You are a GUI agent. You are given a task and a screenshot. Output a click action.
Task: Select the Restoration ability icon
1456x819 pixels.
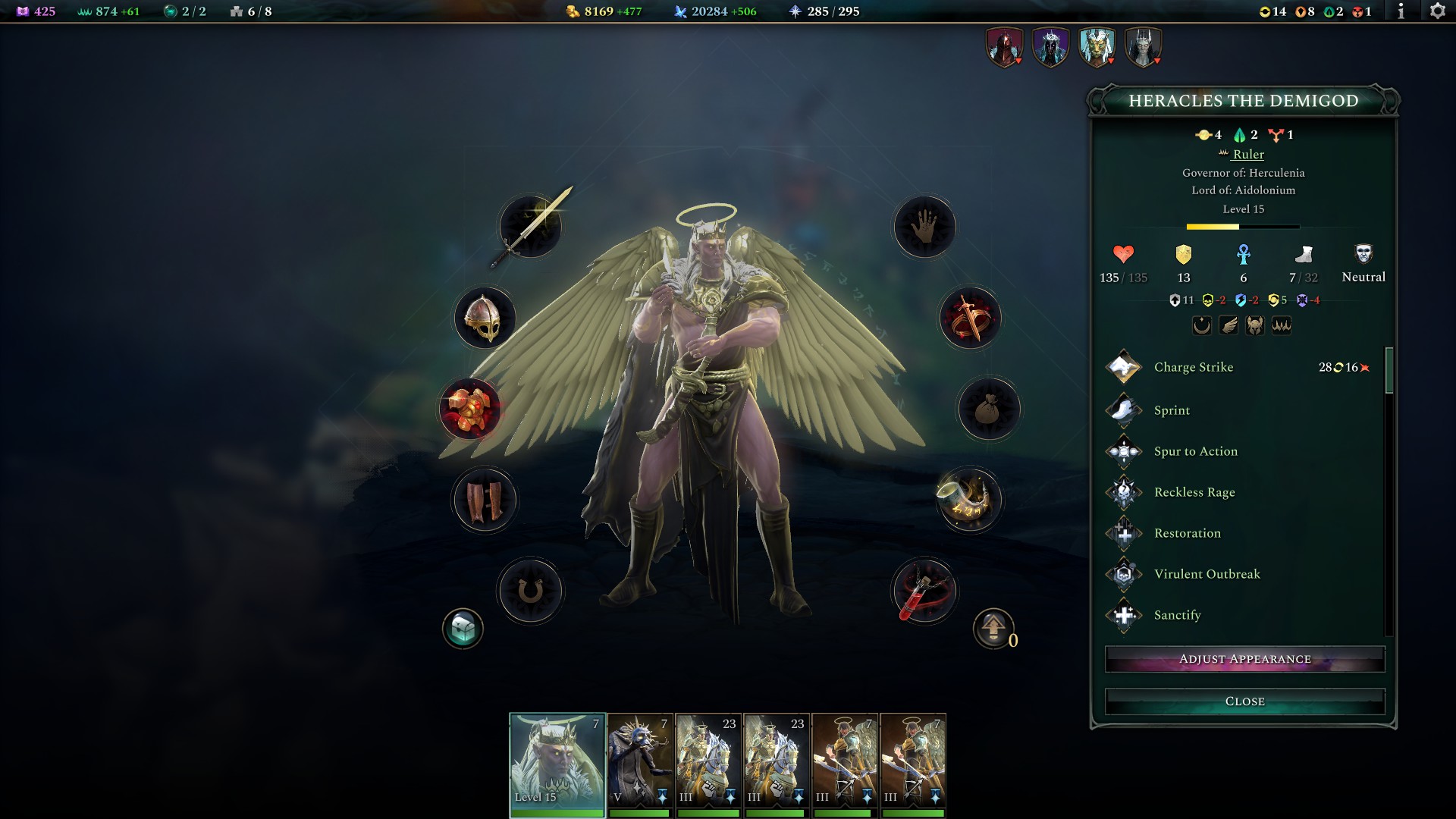click(x=1123, y=533)
